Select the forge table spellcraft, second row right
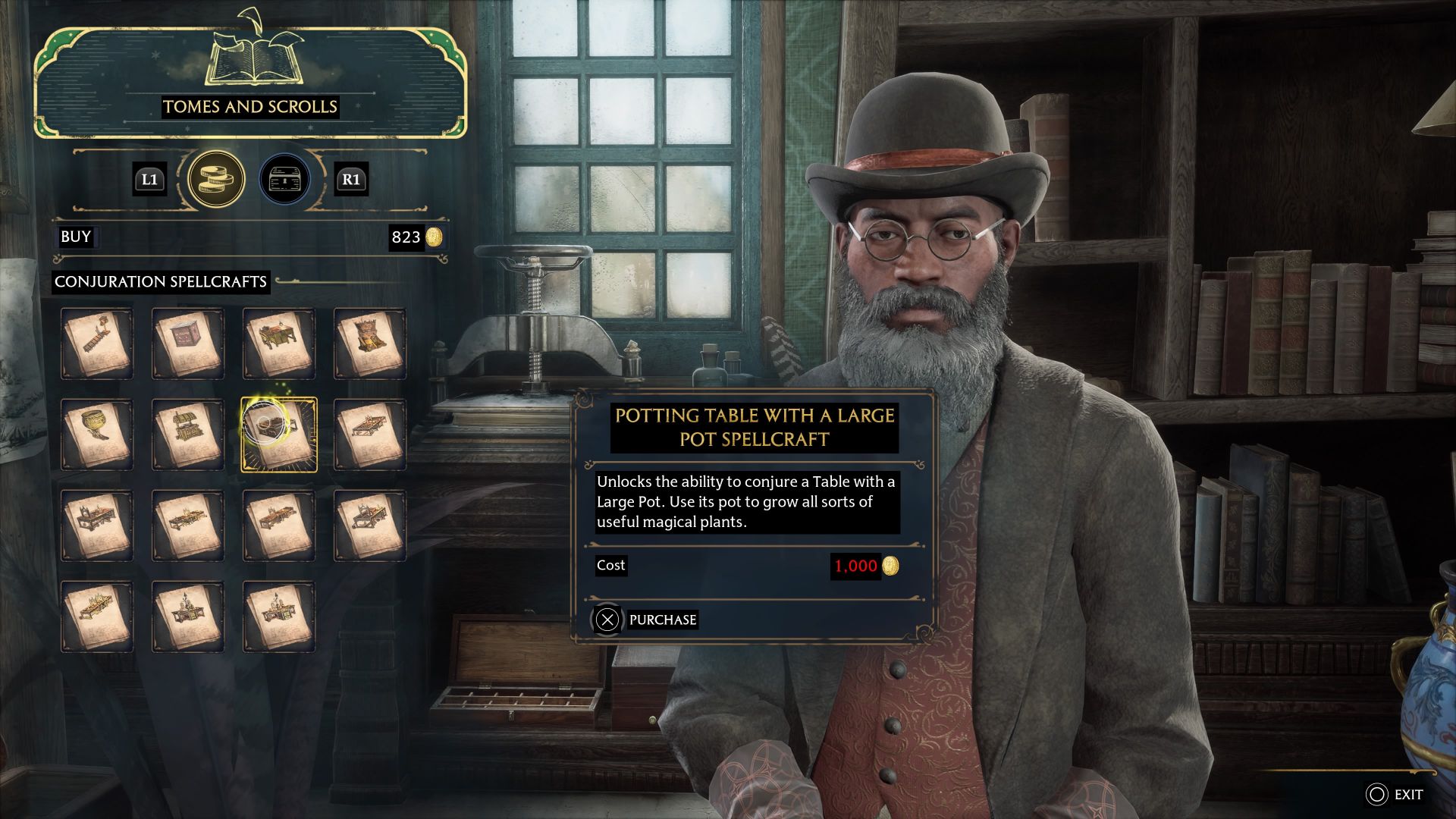Viewport: 1456px width, 819px height. tap(369, 434)
